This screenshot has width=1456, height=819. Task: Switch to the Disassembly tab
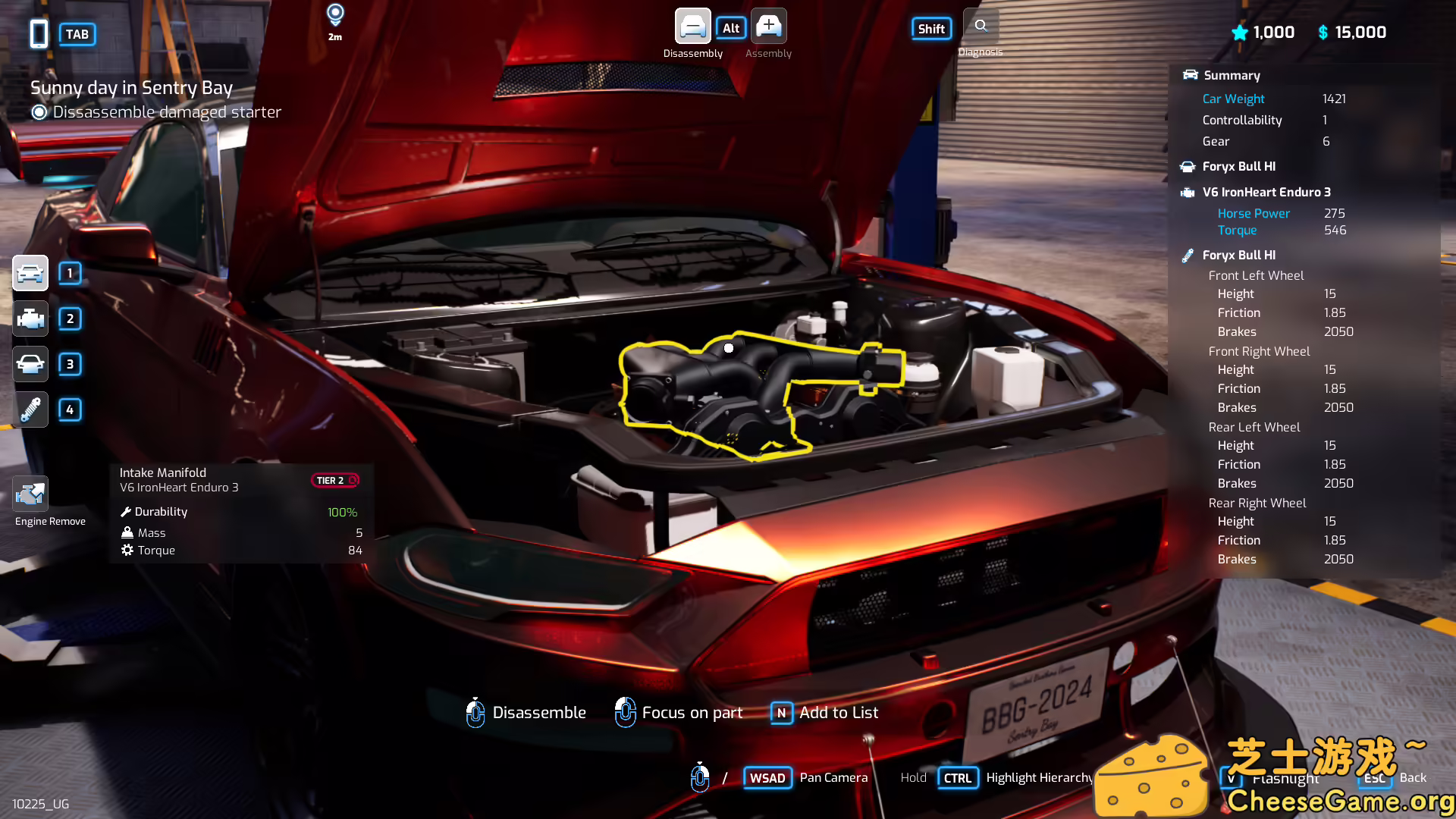pyautogui.click(x=692, y=26)
